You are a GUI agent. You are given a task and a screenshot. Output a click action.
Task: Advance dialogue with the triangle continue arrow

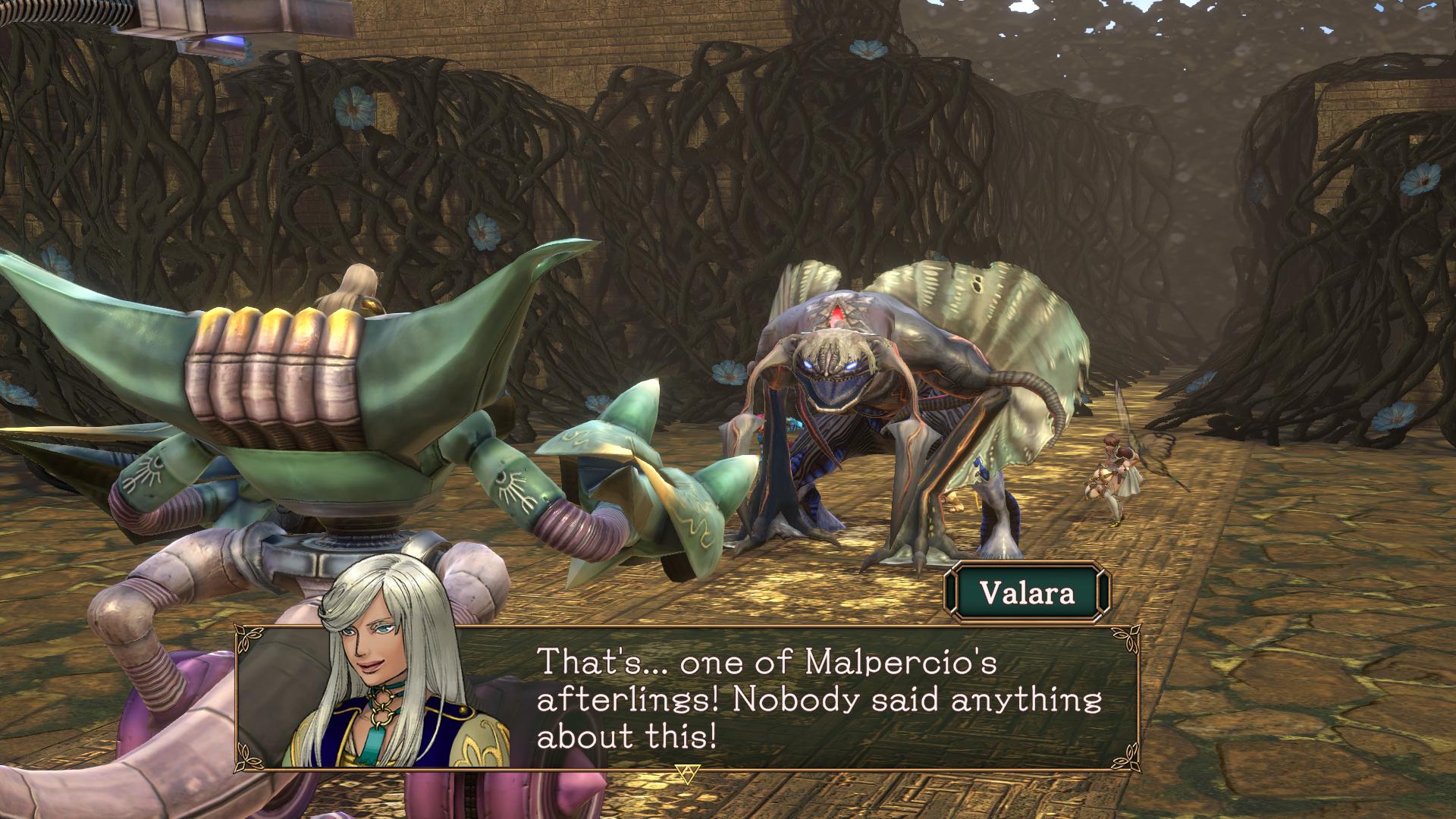pos(686,773)
